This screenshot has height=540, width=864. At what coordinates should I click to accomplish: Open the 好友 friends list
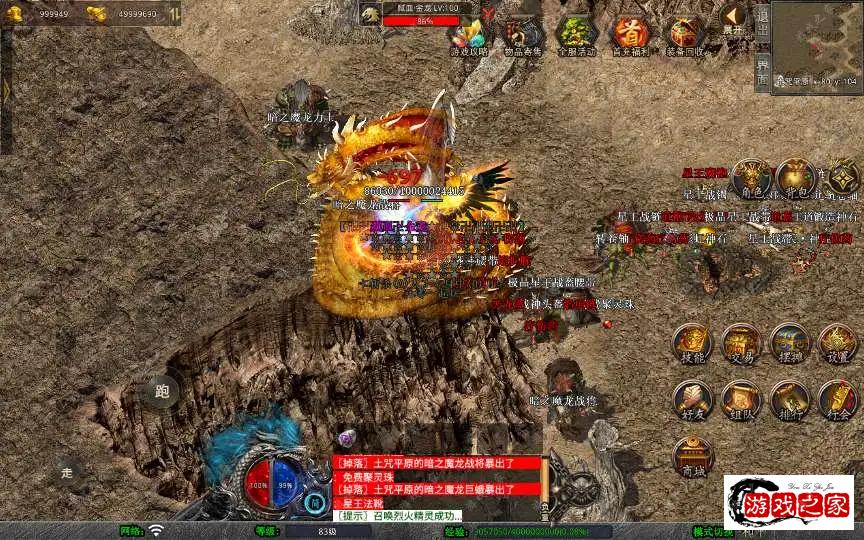pyautogui.click(x=692, y=400)
